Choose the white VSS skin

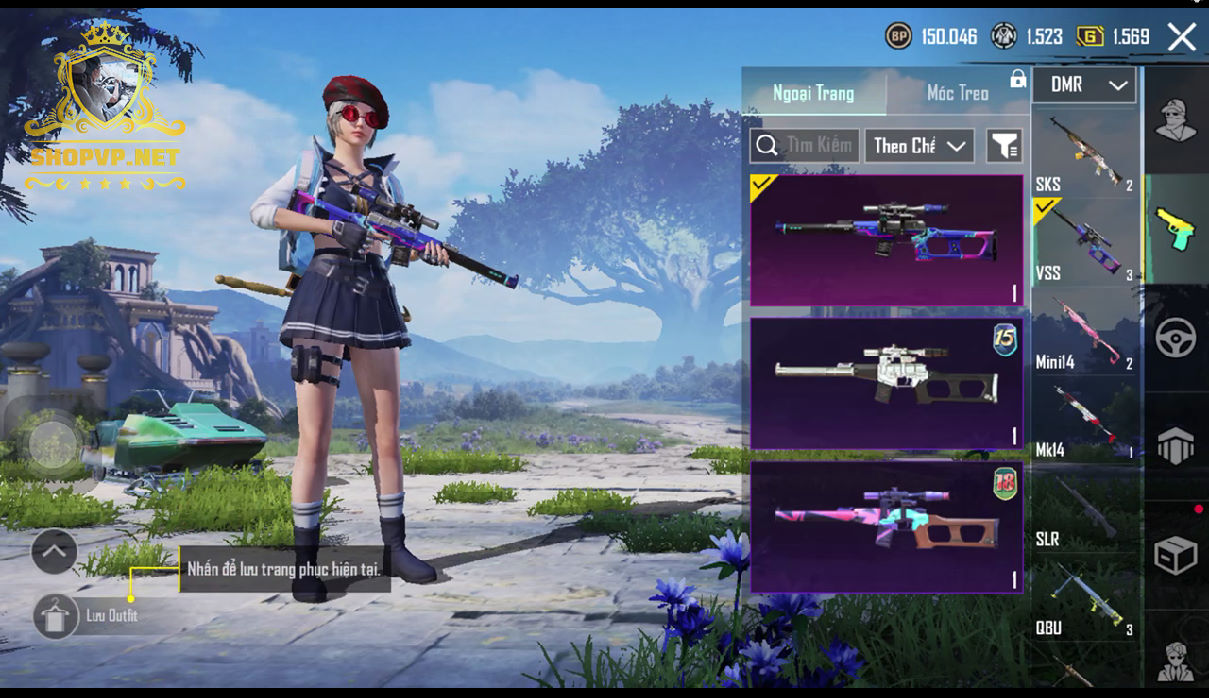tap(886, 383)
